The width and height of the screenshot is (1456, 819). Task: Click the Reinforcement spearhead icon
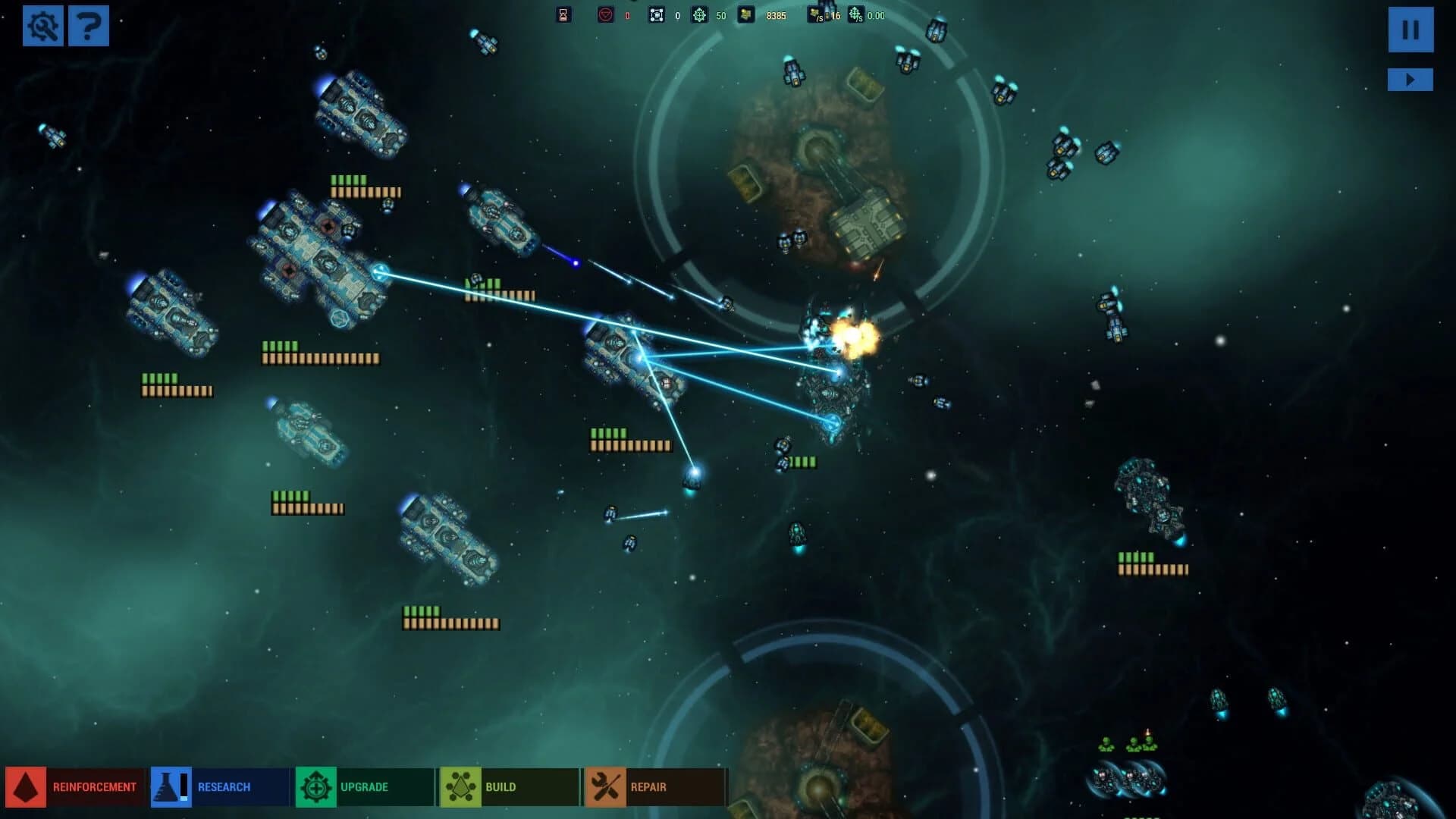(24, 786)
